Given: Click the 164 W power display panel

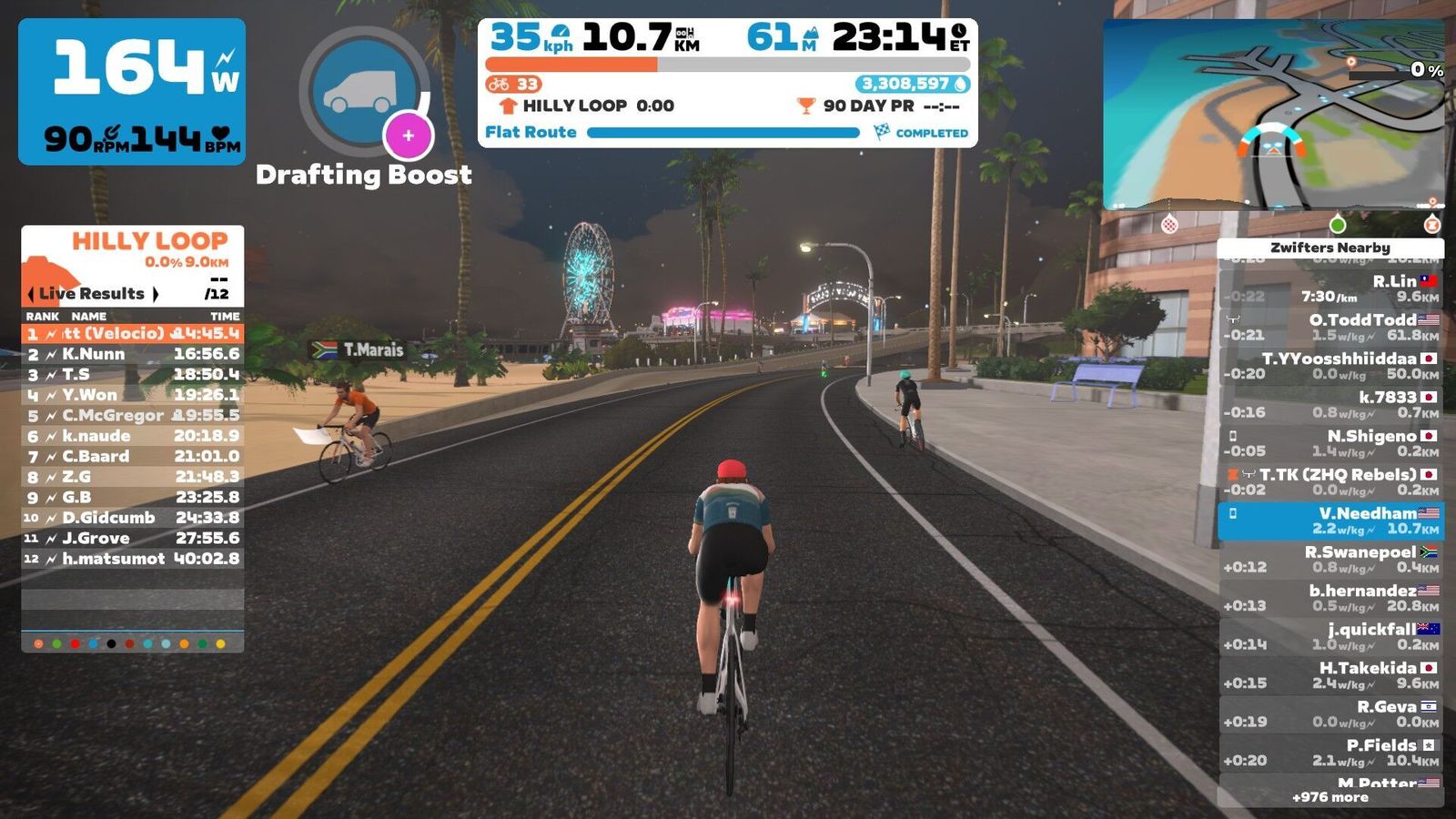Looking at the screenshot, I should coord(132,91).
